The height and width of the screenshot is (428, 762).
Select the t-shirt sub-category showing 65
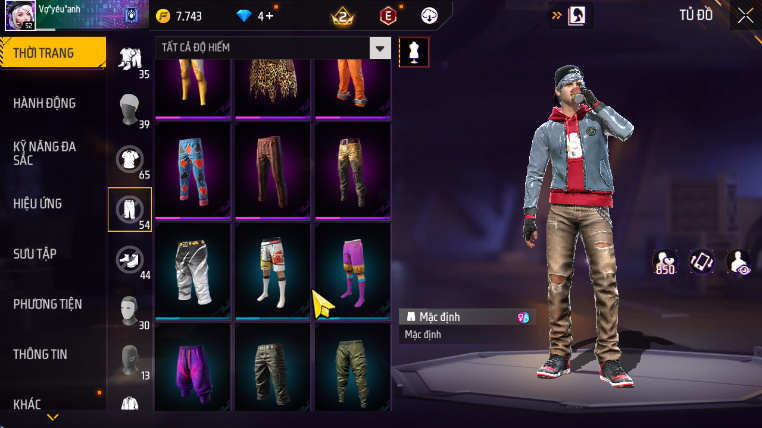130,158
